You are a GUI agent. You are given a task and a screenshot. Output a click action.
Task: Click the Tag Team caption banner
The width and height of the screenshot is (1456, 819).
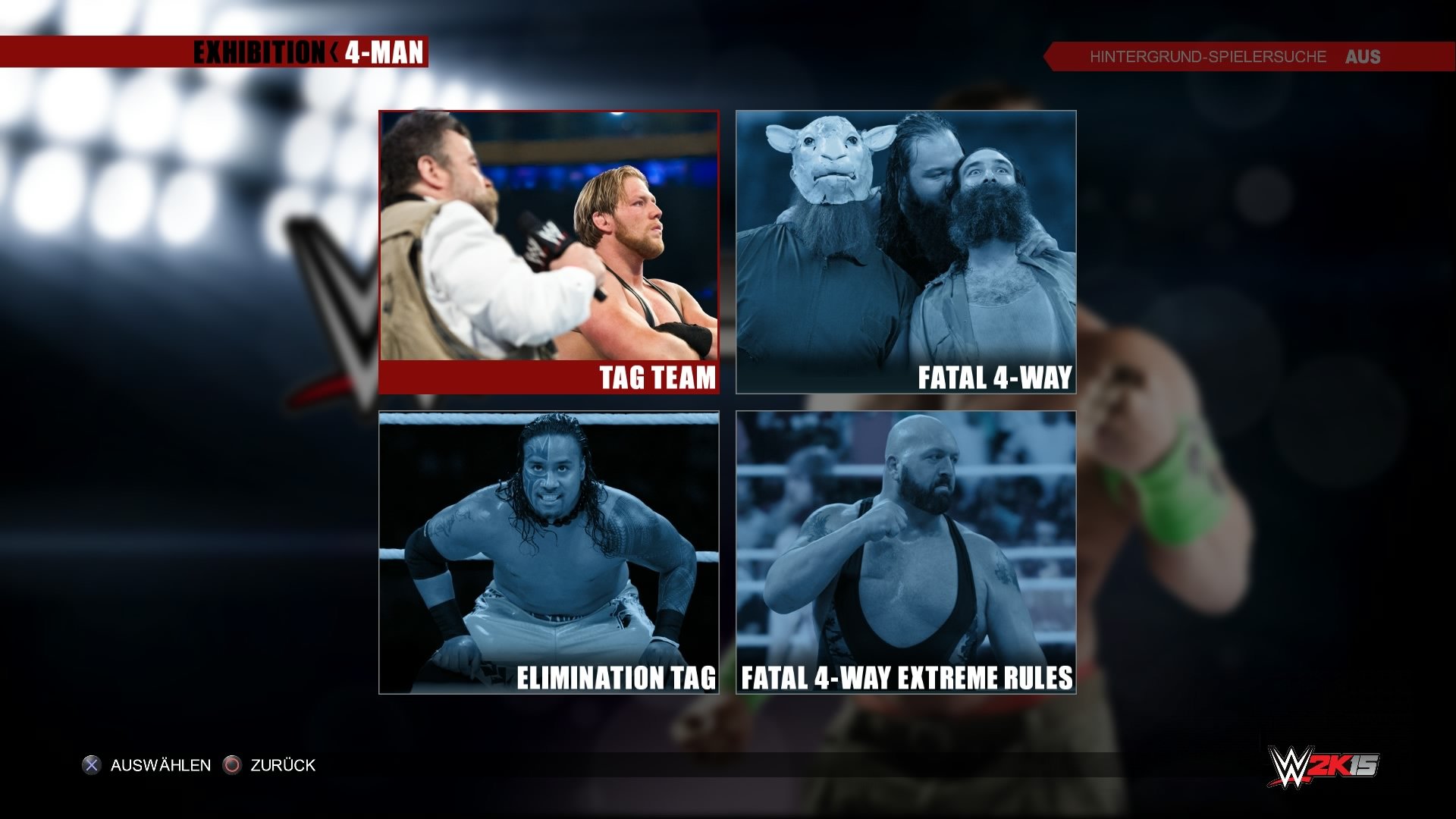548,376
